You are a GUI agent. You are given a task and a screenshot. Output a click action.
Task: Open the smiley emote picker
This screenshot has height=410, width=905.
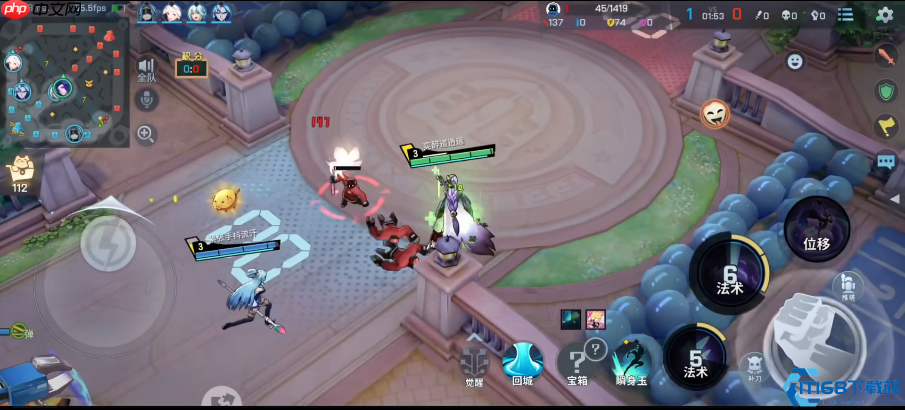[795, 61]
